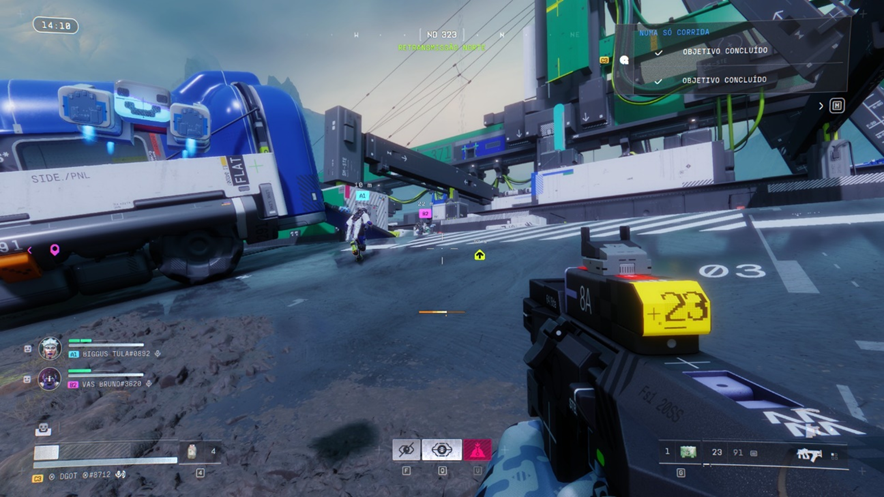Click the compass heading bar
The height and width of the screenshot is (497, 884).
tap(441, 35)
